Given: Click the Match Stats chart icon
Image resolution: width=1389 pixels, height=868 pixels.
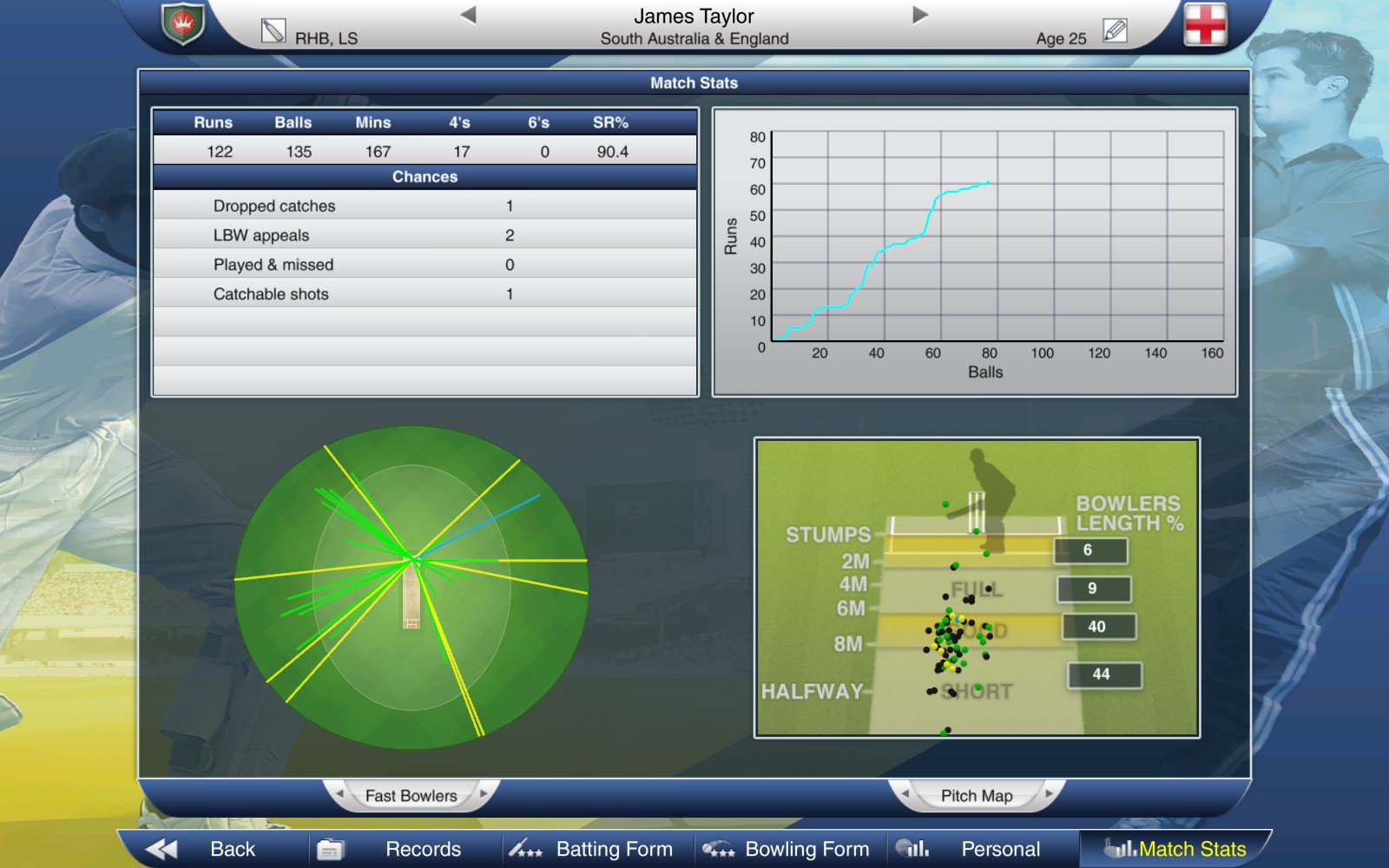Looking at the screenshot, I should pos(1114,848).
